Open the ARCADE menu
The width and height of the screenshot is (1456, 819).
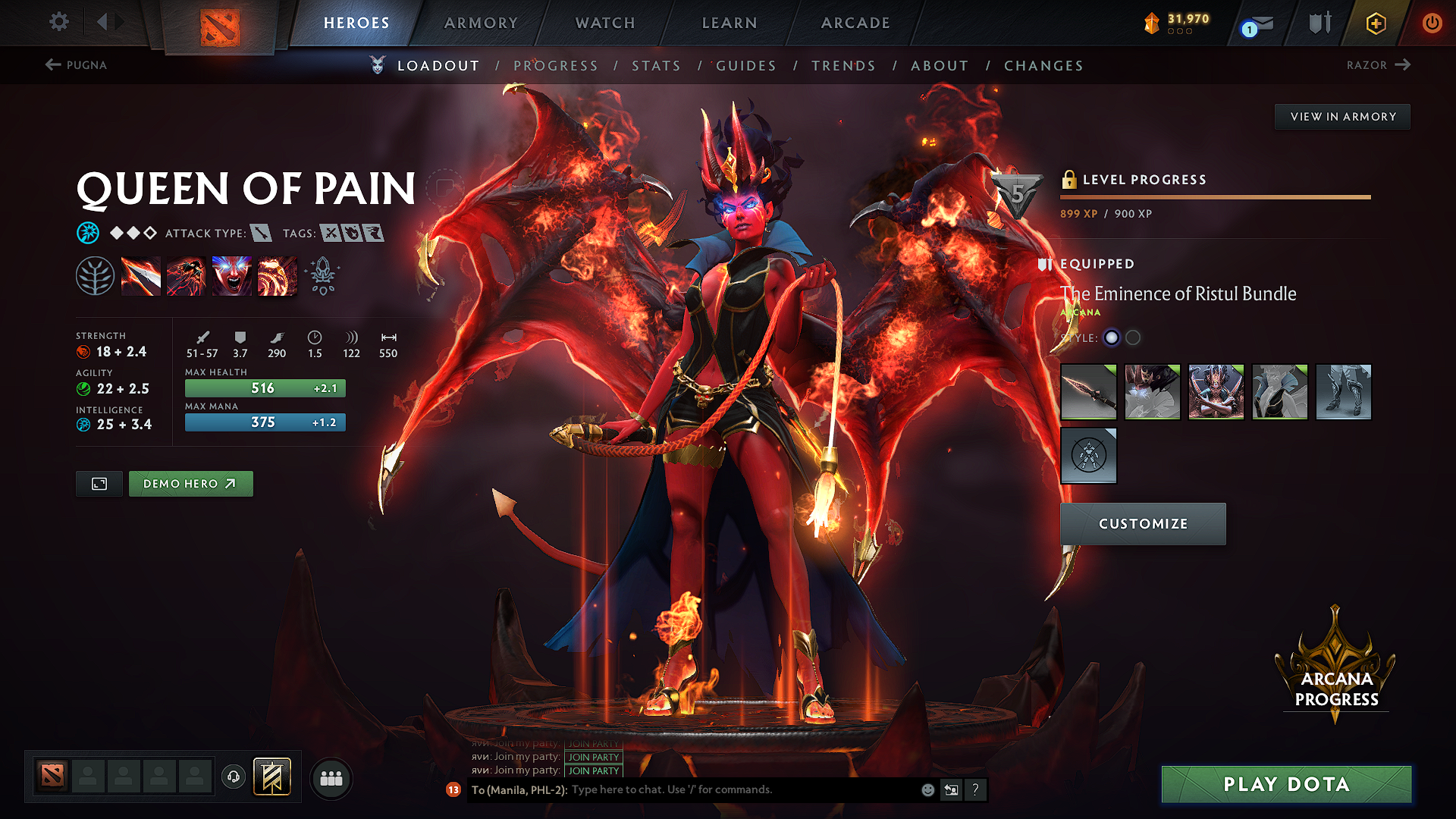855,23
